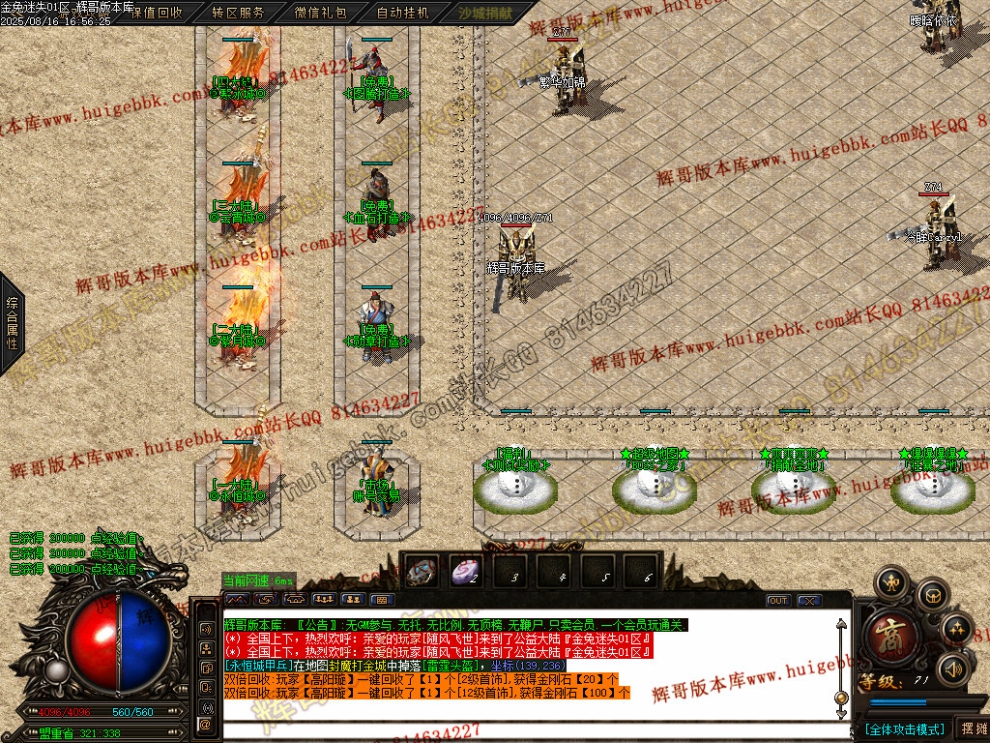Claim the 微信礼包 gift pack
Image resolution: width=990 pixels, height=743 pixels.
point(321,13)
